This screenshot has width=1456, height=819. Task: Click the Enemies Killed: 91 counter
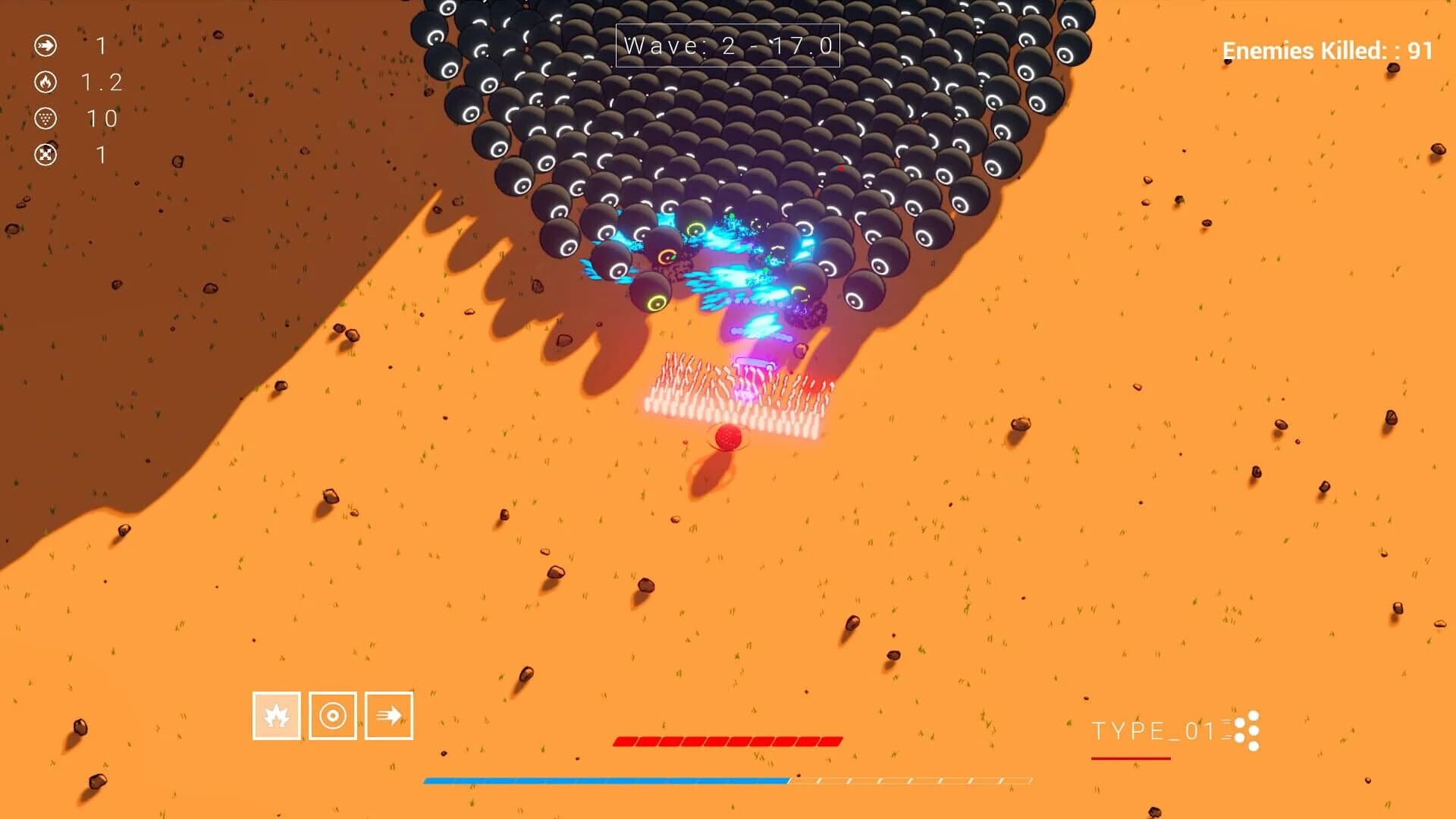coord(1327,51)
